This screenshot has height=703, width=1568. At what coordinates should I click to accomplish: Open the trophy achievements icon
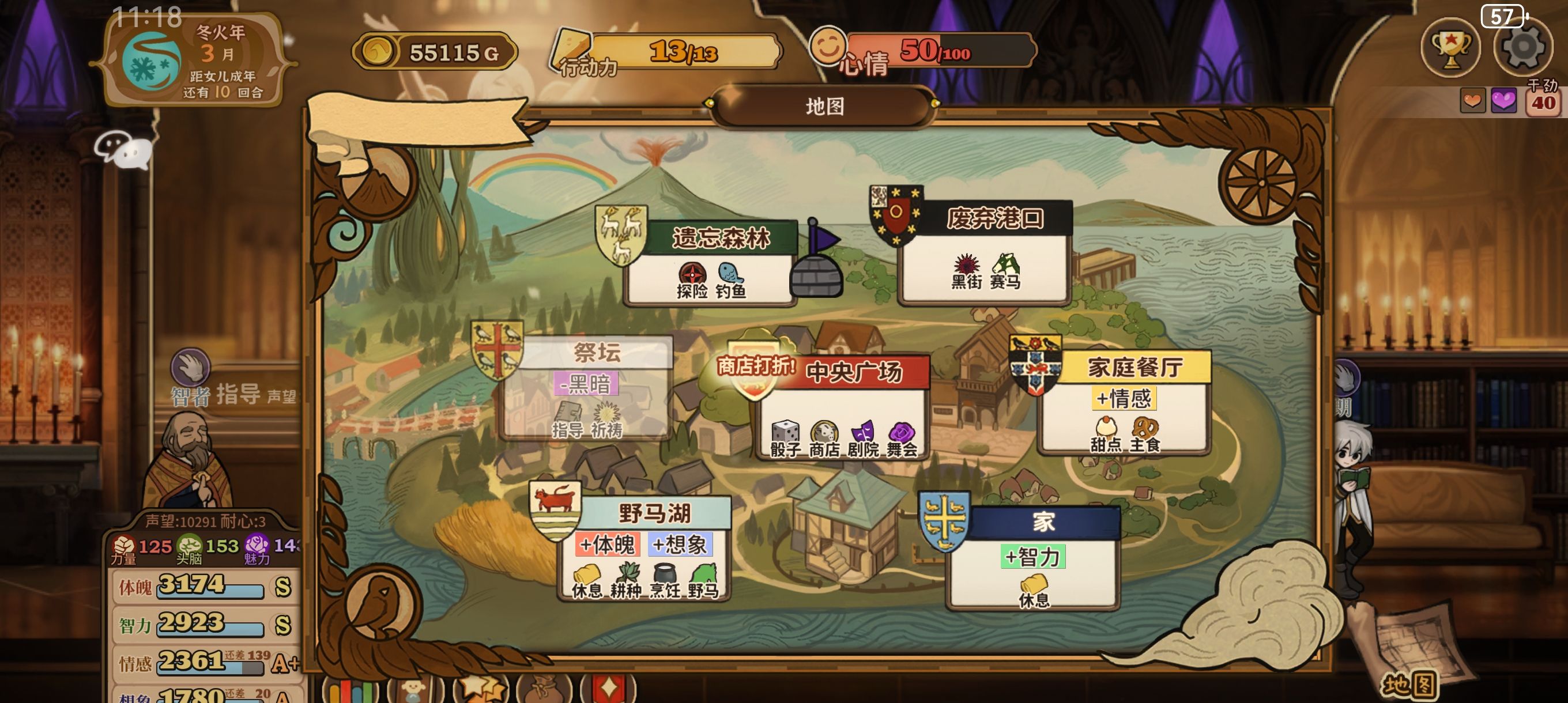click(x=1451, y=47)
